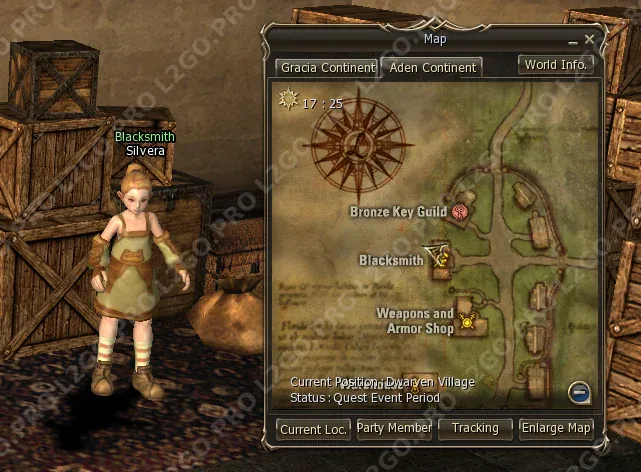This screenshot has height=472, width=641.
Task: Enlarge the map view
Action: tap(557, 428)
